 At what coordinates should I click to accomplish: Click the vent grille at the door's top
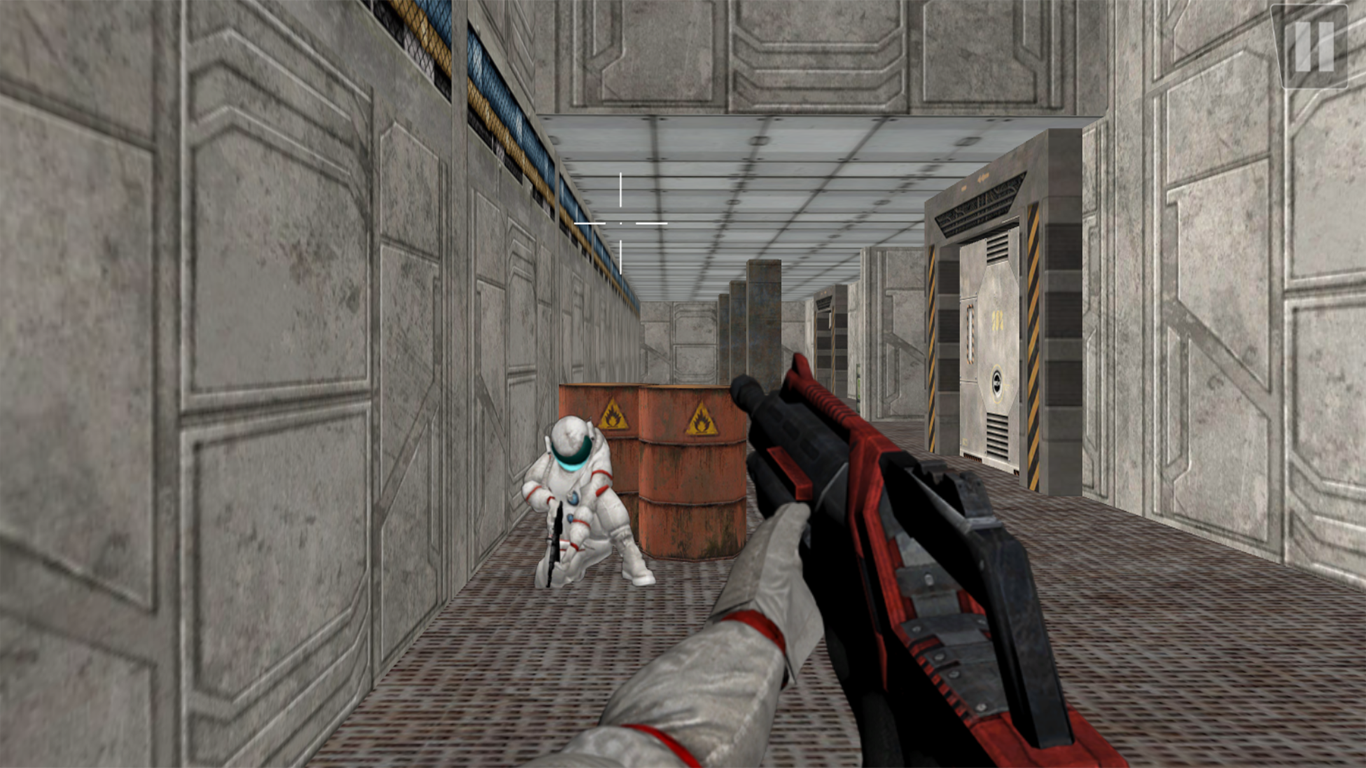[x=999, y=248]
